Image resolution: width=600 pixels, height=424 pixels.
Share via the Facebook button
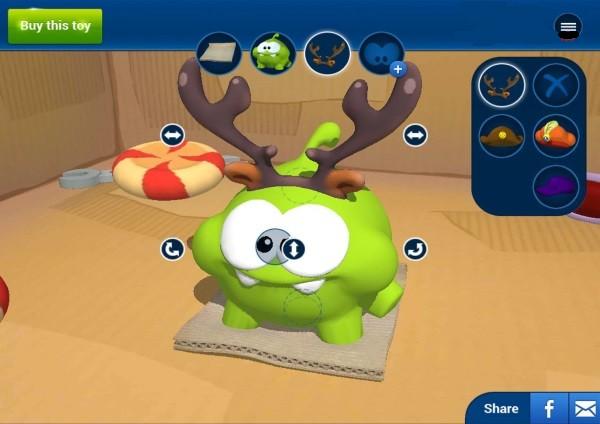tap(549, 408)
